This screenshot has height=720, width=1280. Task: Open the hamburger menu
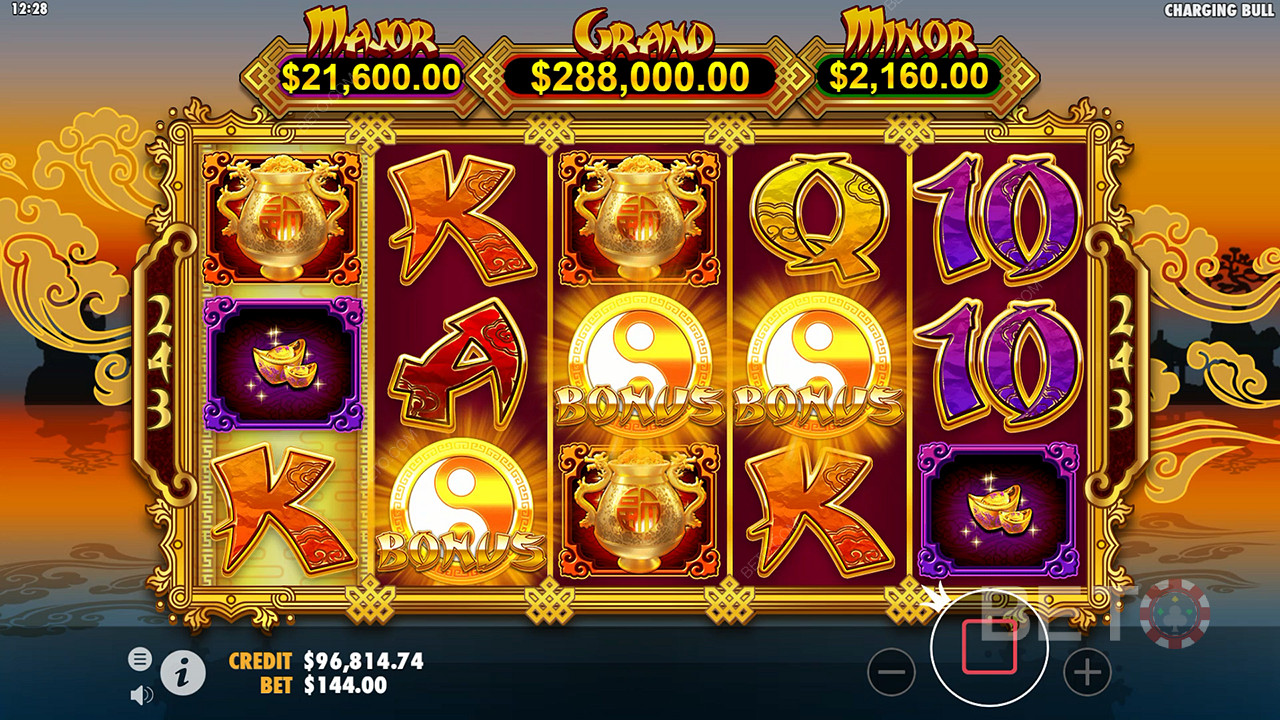(140, 658)
